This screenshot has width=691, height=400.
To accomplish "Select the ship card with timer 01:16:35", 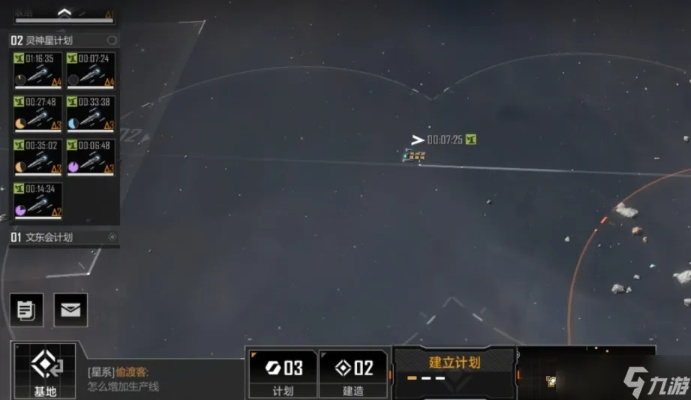I will point(36,70).
